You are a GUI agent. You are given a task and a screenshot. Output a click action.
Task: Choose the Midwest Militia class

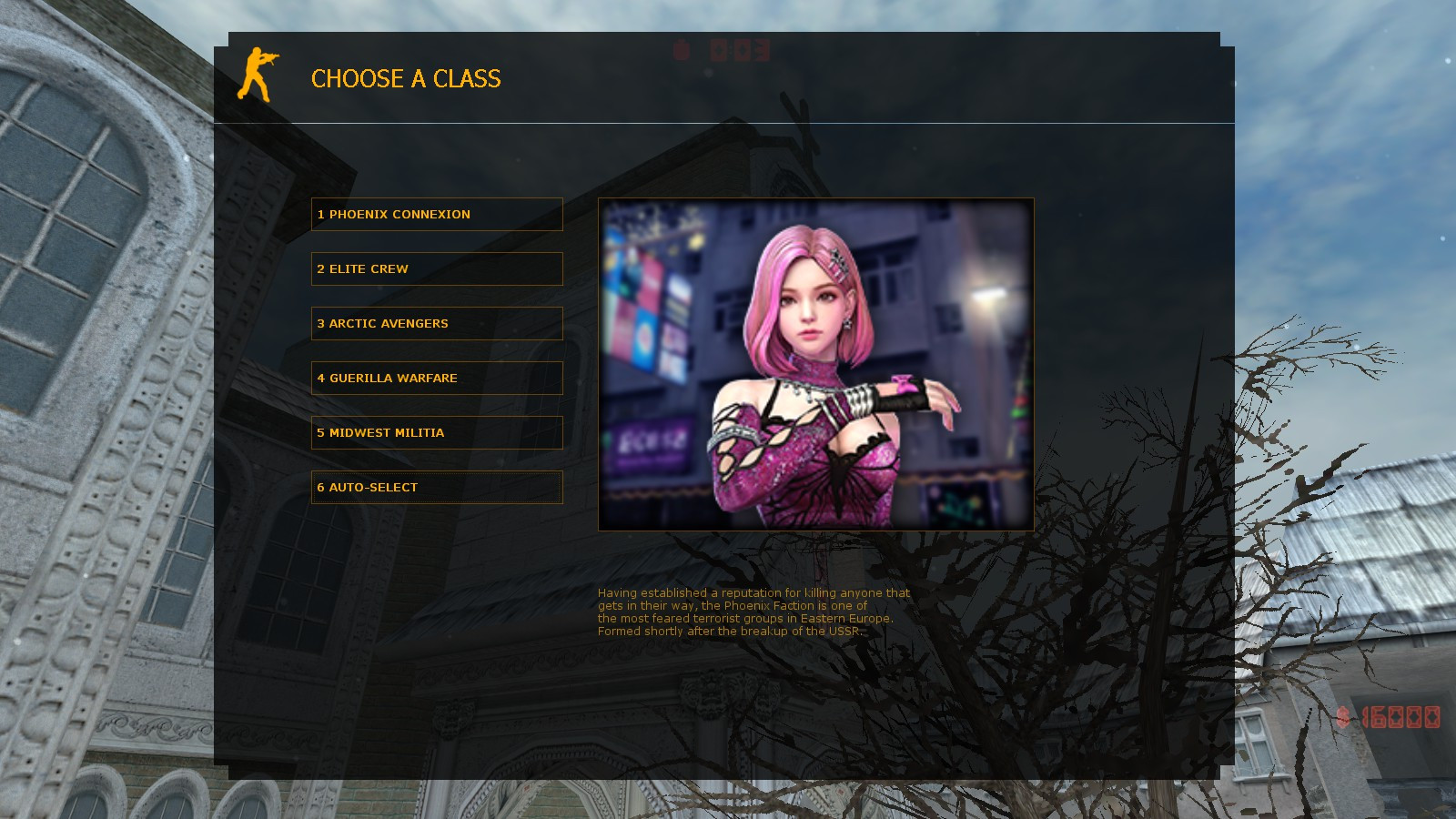point(437,432)
